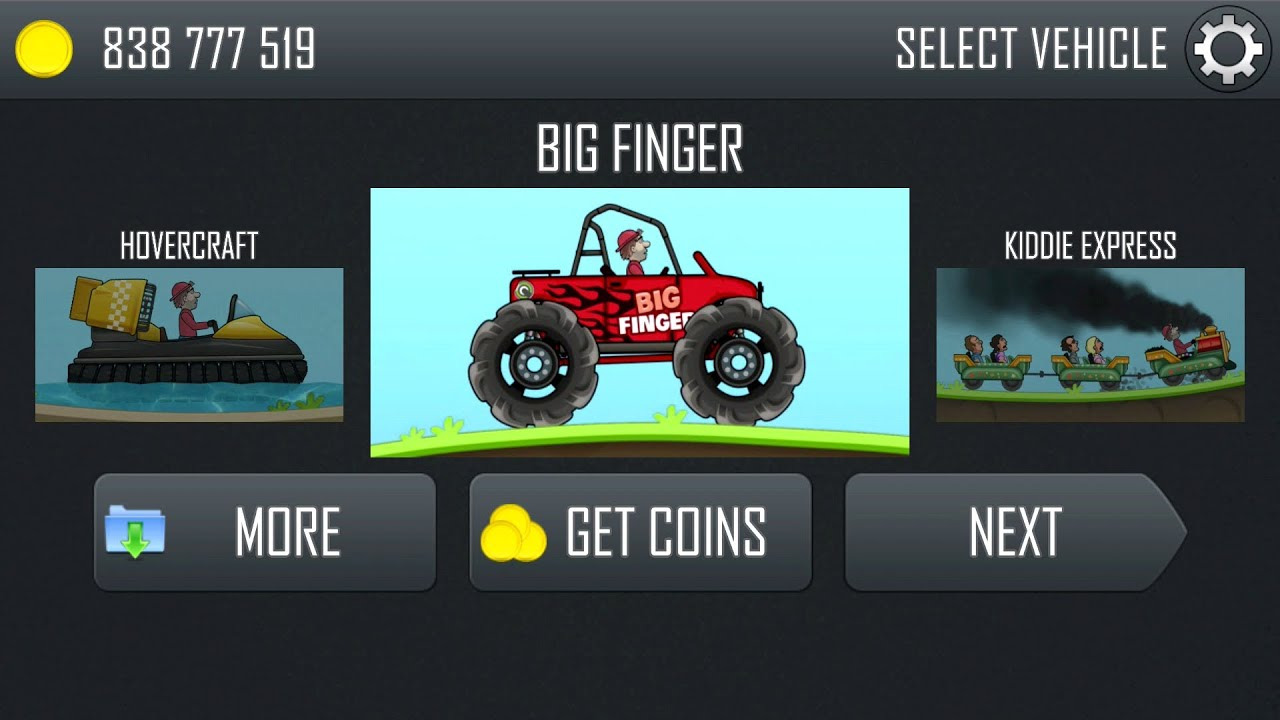Select the Hovercraft vehicle thumbnail

click(x=189, y=344)
